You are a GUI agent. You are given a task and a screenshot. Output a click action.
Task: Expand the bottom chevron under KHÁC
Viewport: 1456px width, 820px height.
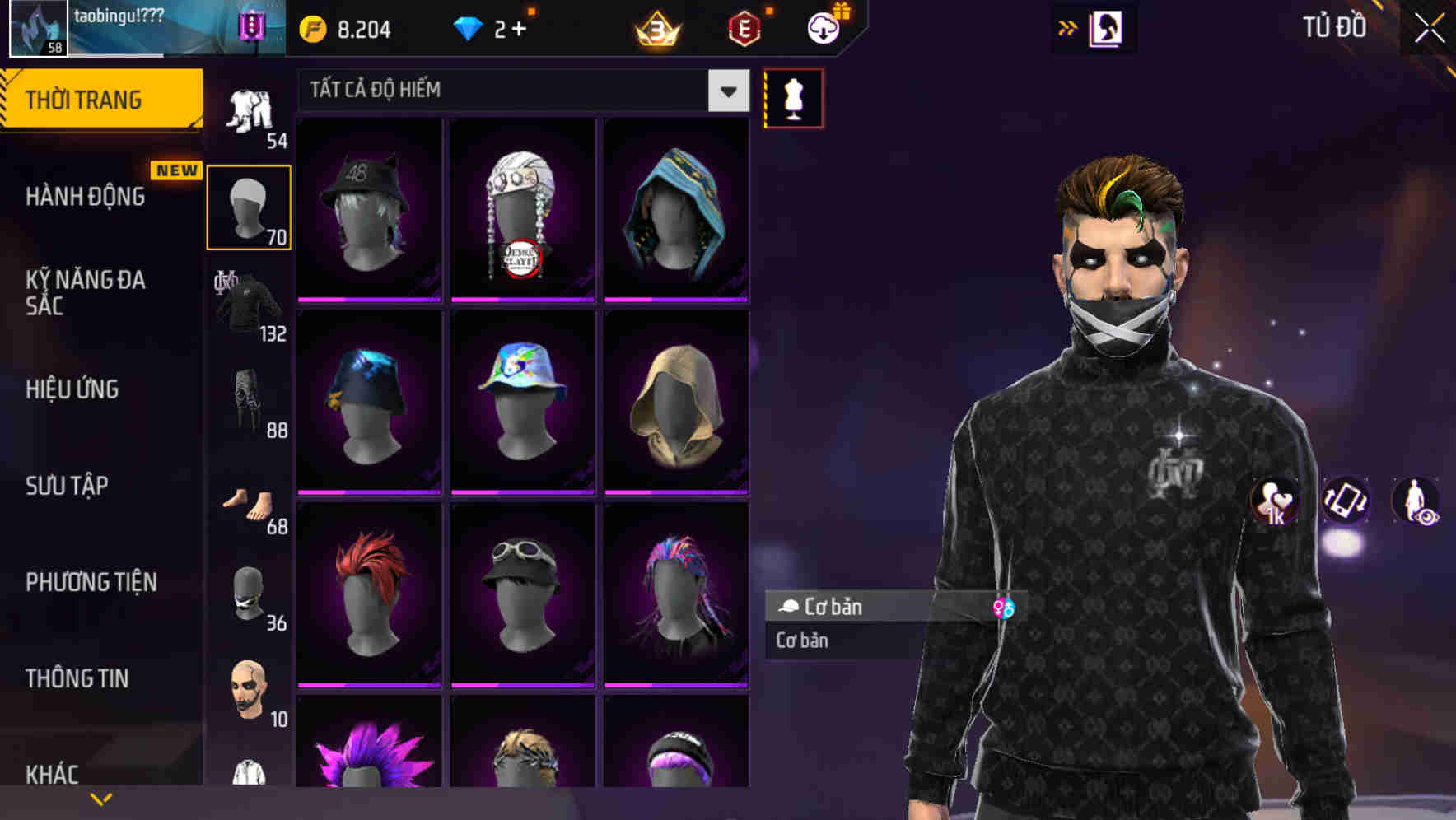point(101,798)
